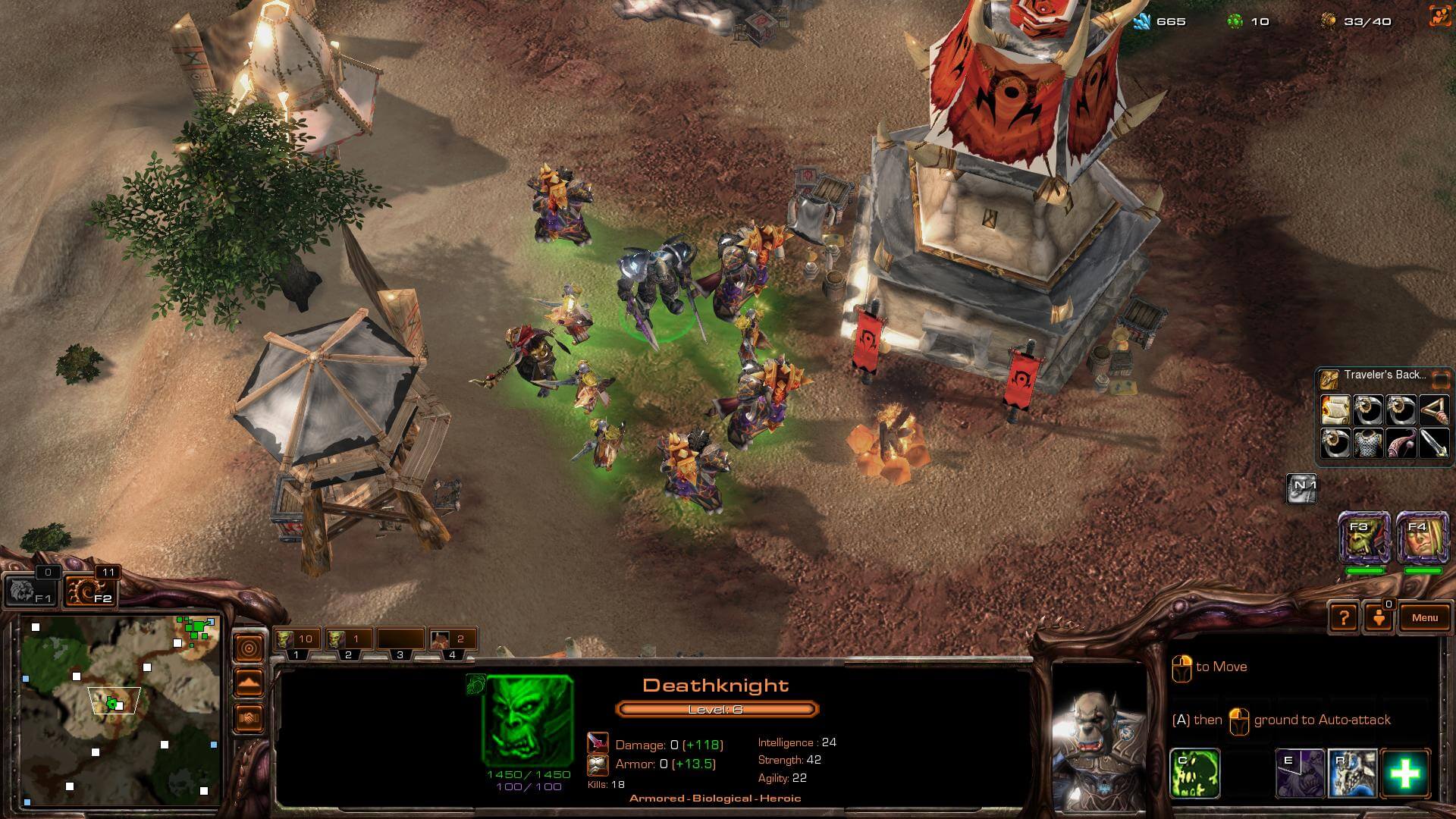The height and width of the screenshot is (819, 1456).
Task: Click the glowing green plus button
Action: [x=1405, y=773]
